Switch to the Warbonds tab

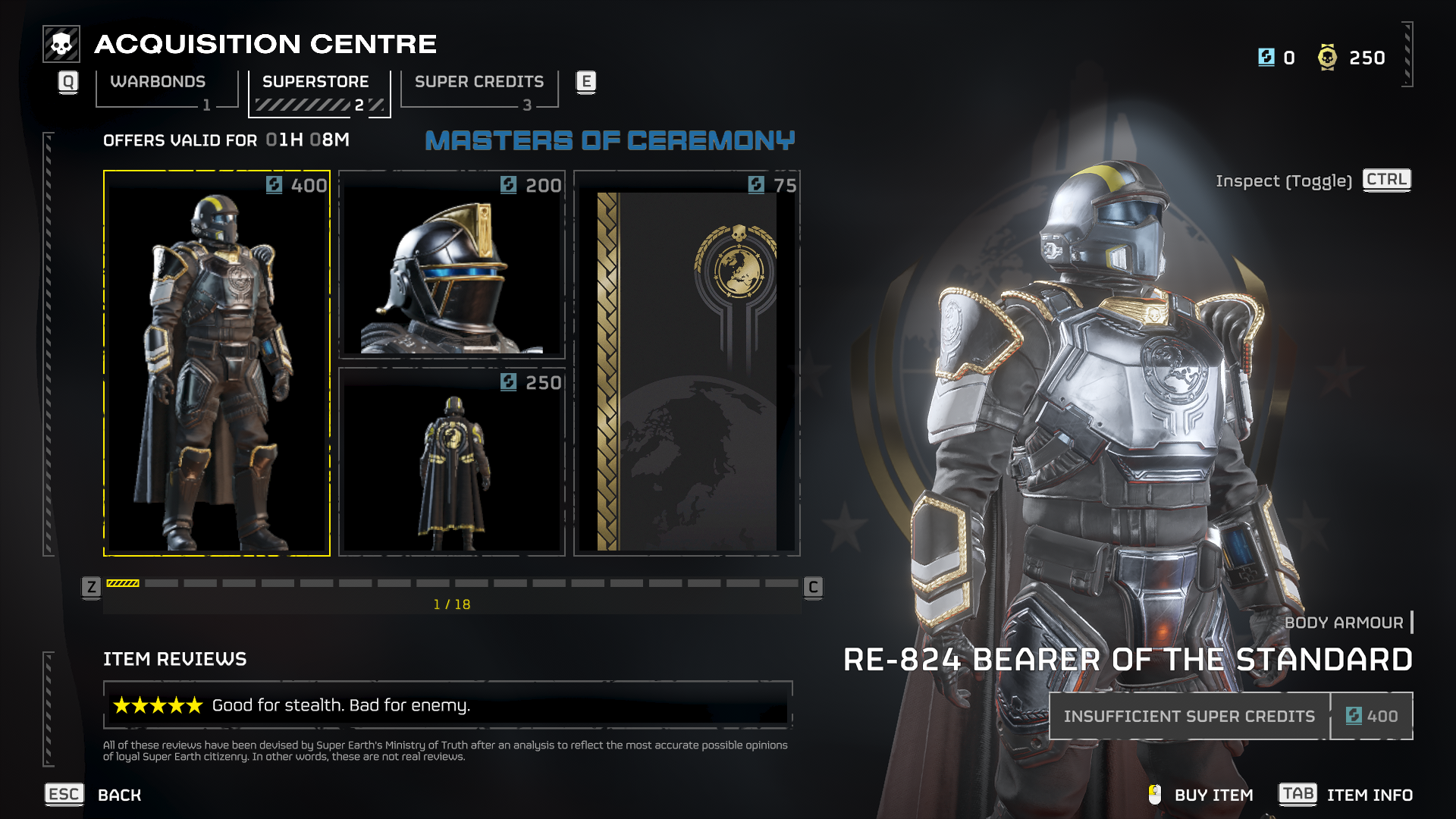[x=158, y=82]
